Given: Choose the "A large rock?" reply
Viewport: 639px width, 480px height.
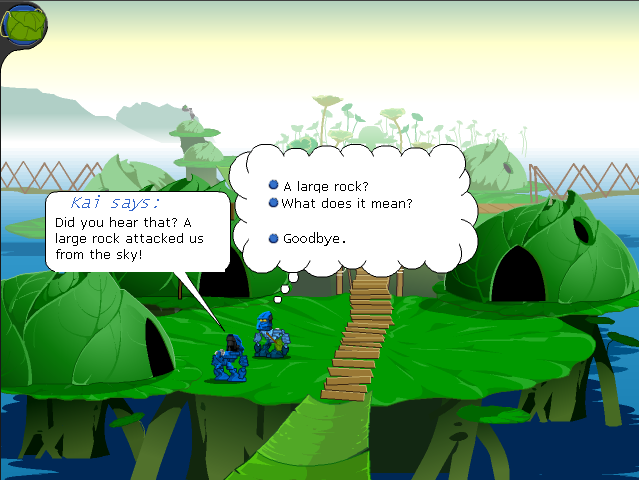Looking at the screenshot, I should click(x=326, y=186).
